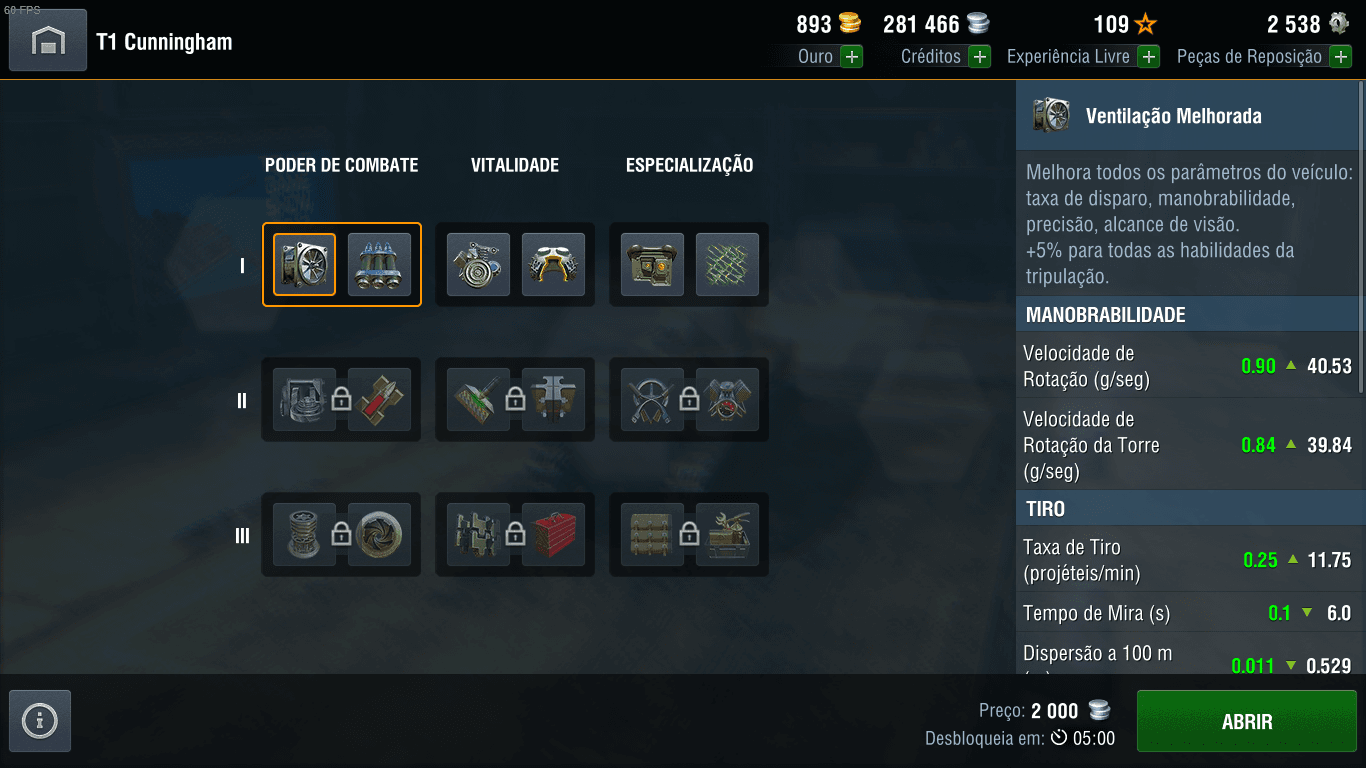Buy more credits with Créditos plus button
Image resolution: width=1366 pixels, height=768 pixels.
[979, 57]
